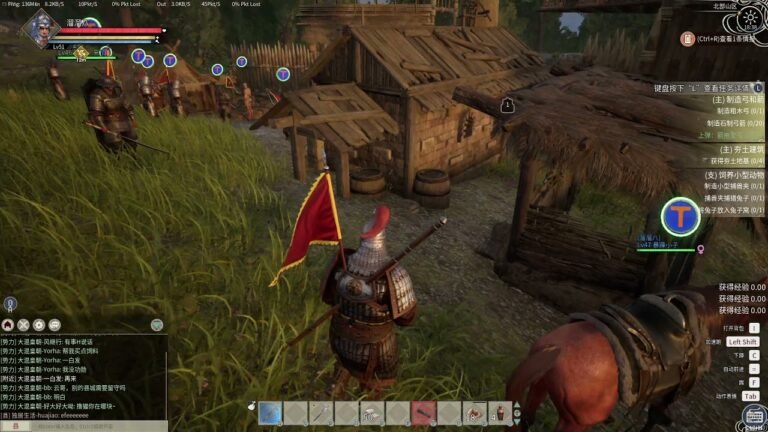
Task: Open the keyboard icon in bottom corner
Action: [x=753, y=415]
